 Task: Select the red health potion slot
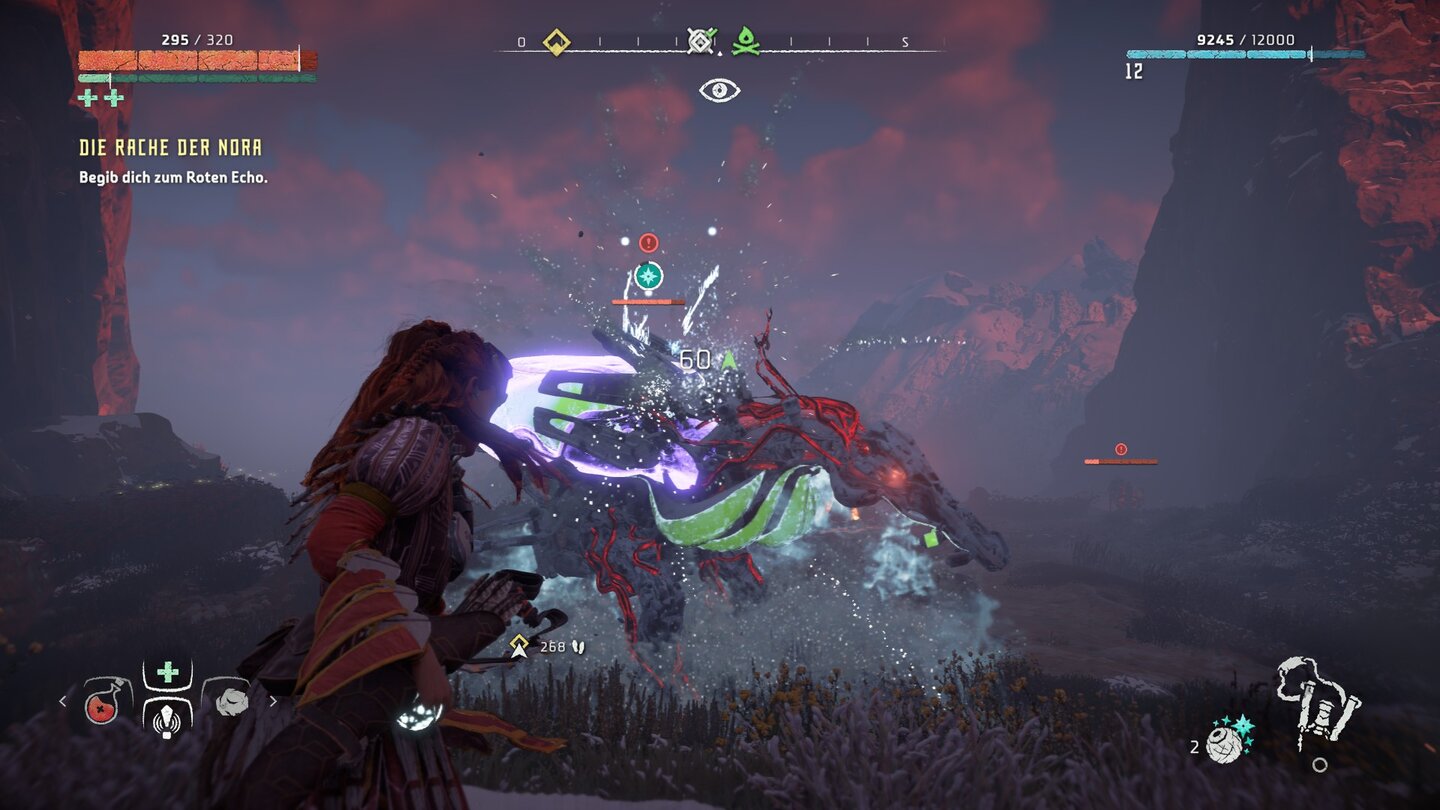pyautogui.click(x=108, y=701)
